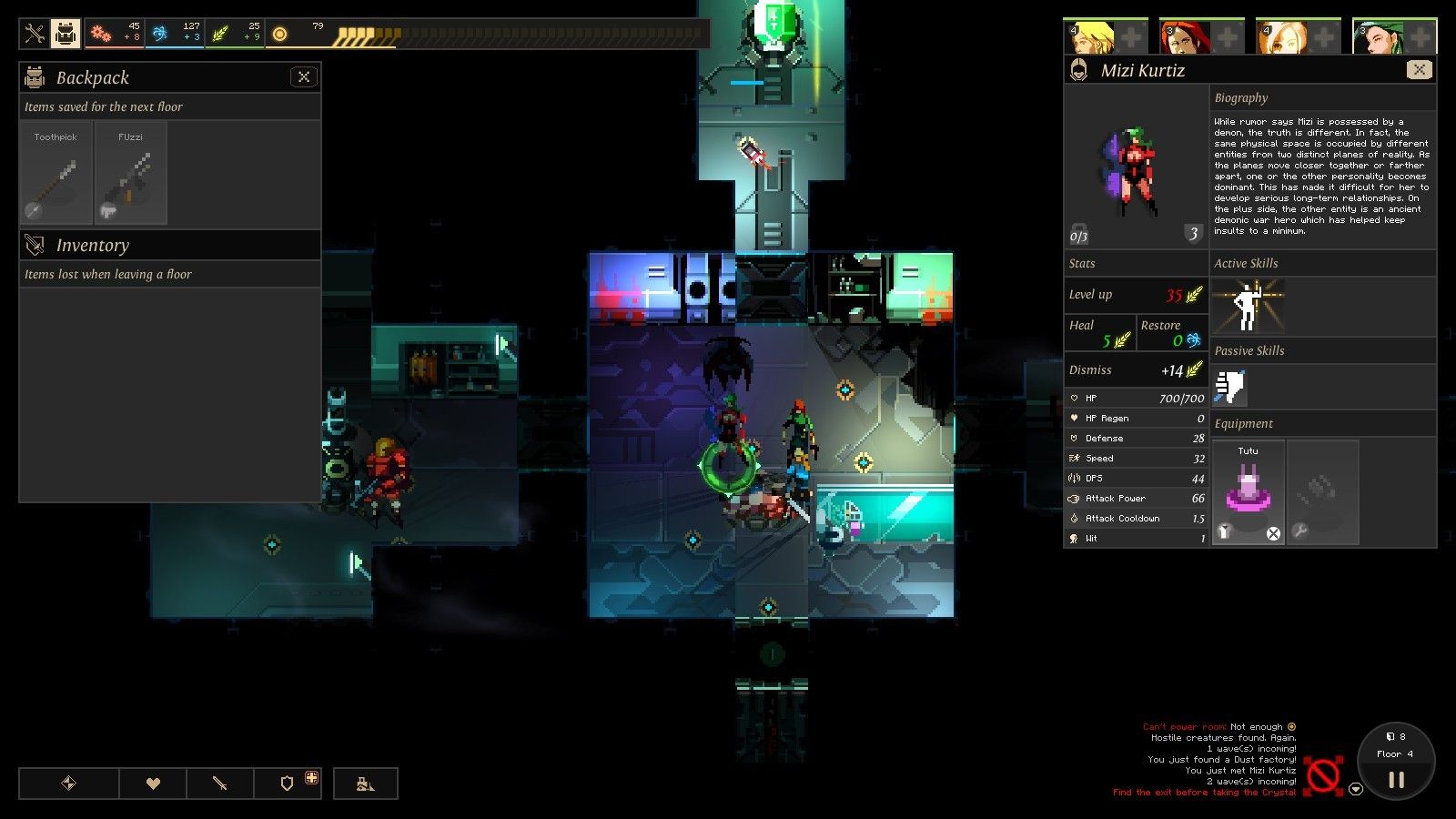Close the Backpack panel
The image size is (1456, 819).
(304, 77)
